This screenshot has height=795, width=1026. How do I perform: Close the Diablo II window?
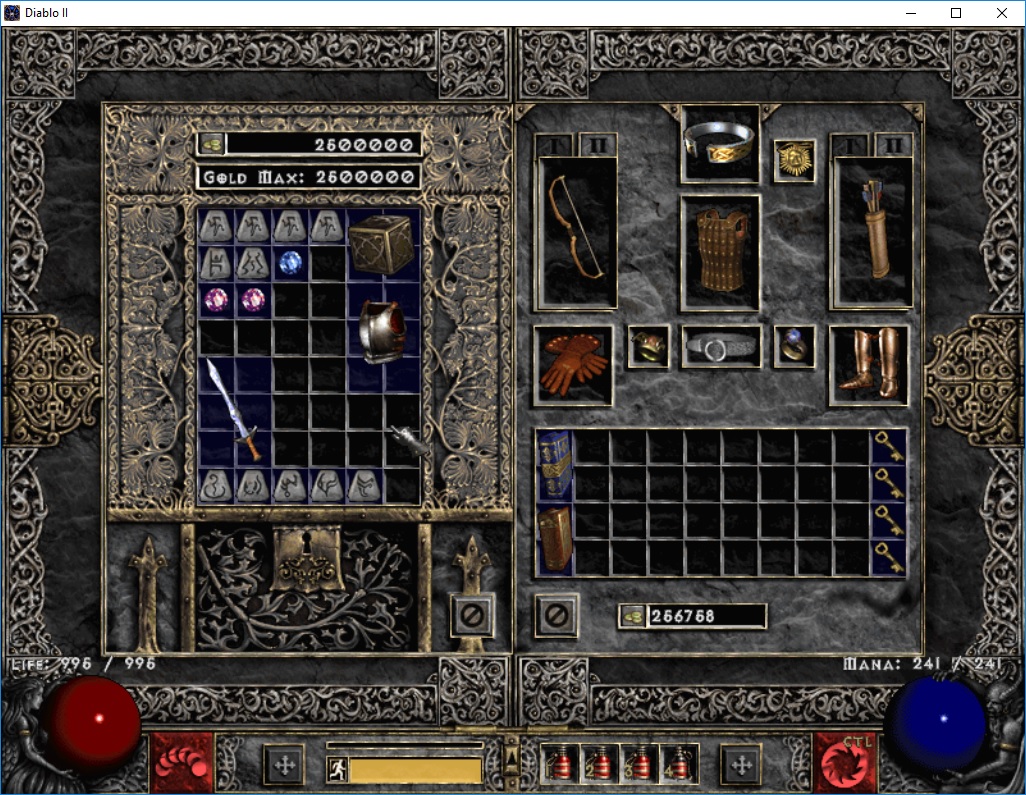pyautogui.click(x=1002, y=13)
